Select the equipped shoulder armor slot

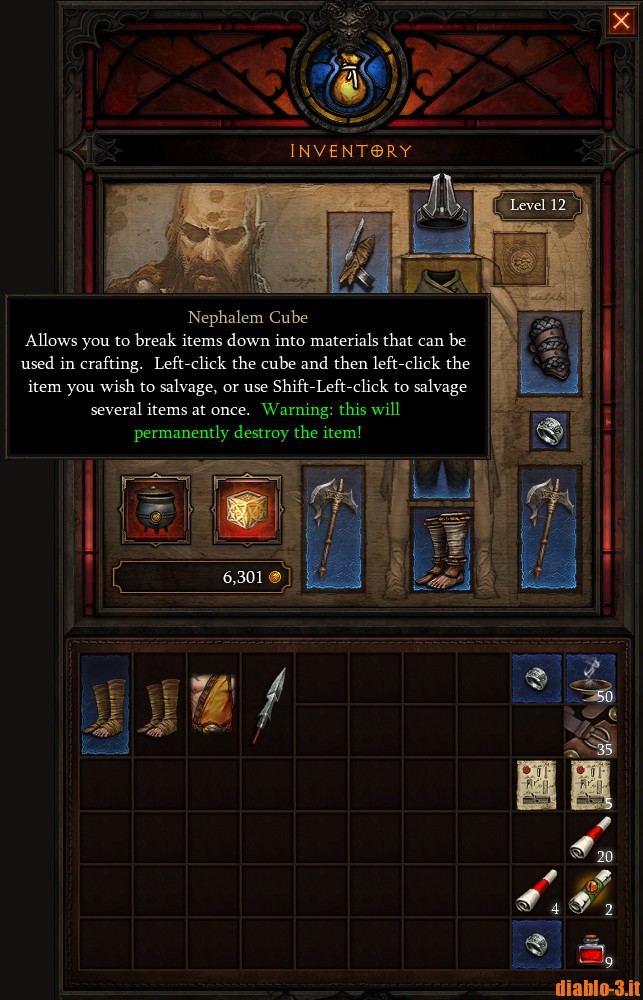[x=360, y=252]
